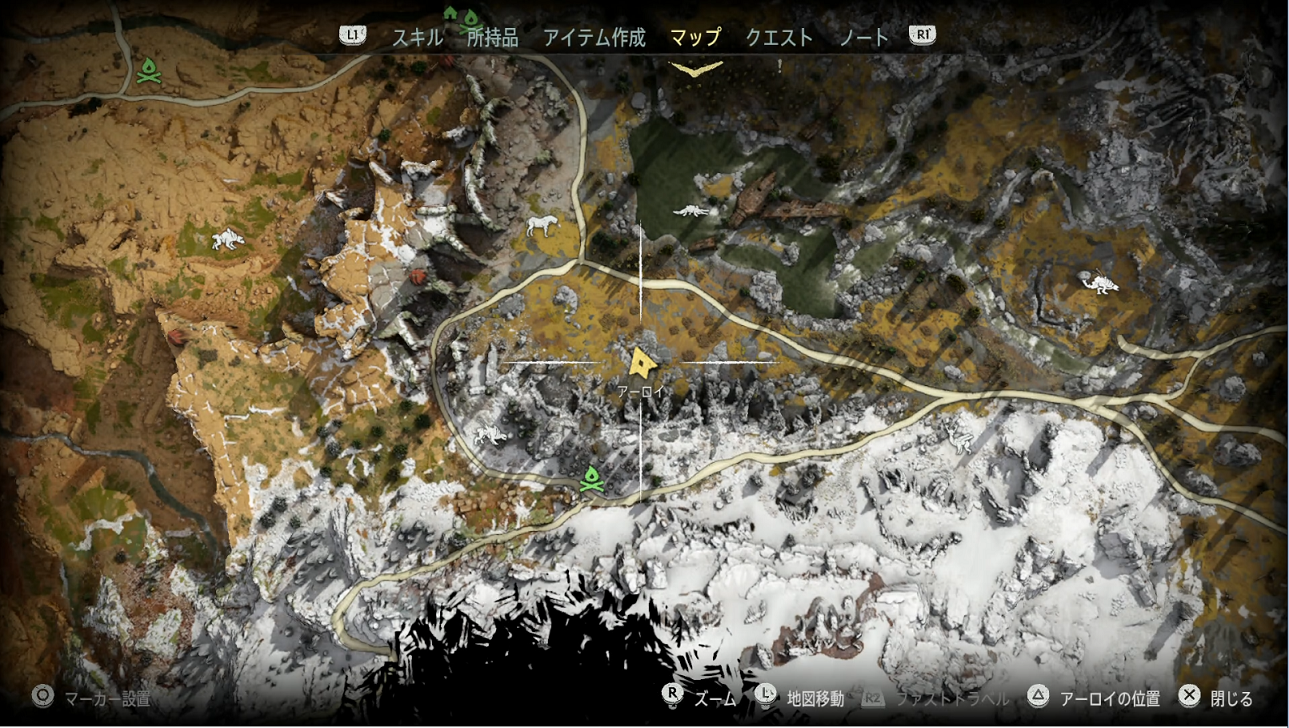Select Aloy's yellow position marker
This screenshot has width=1289, height=728.
tap(641, 360)
